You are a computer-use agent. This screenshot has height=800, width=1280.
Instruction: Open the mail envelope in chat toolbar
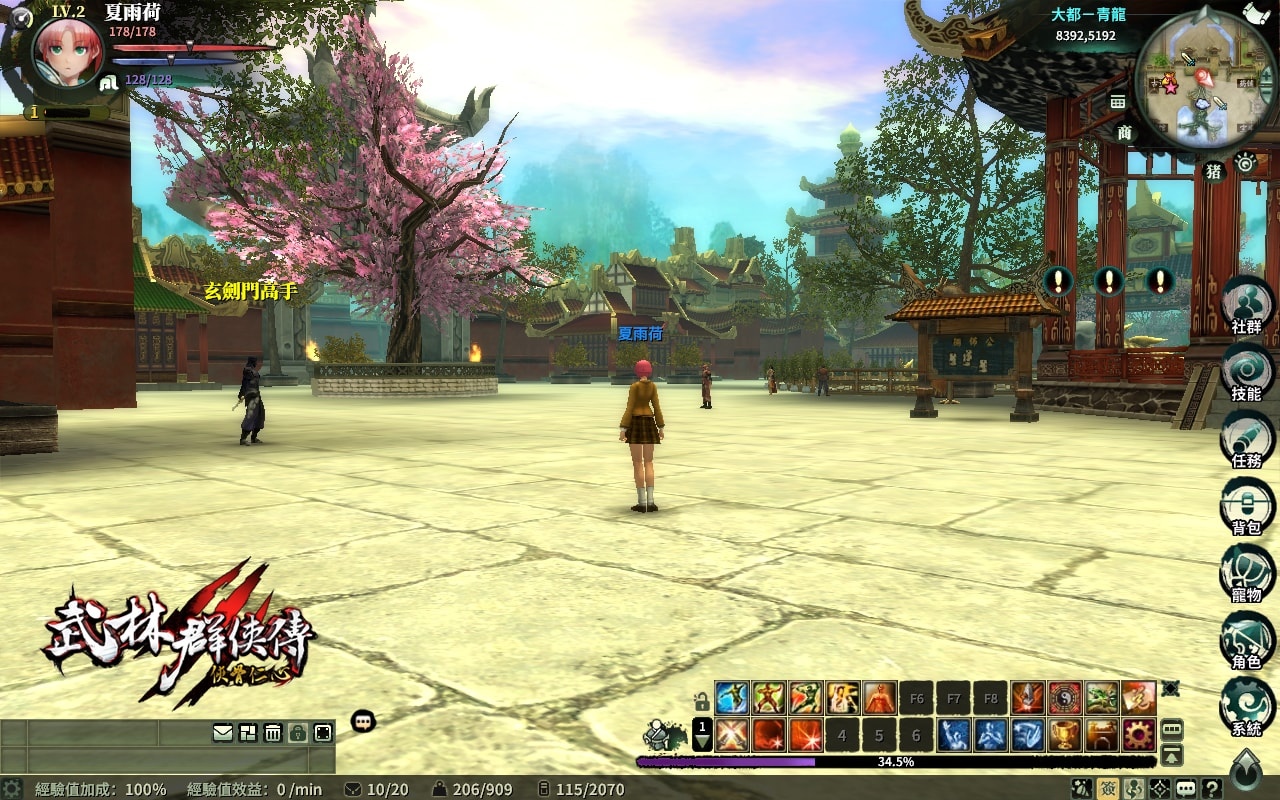click(x=223, y=733)
